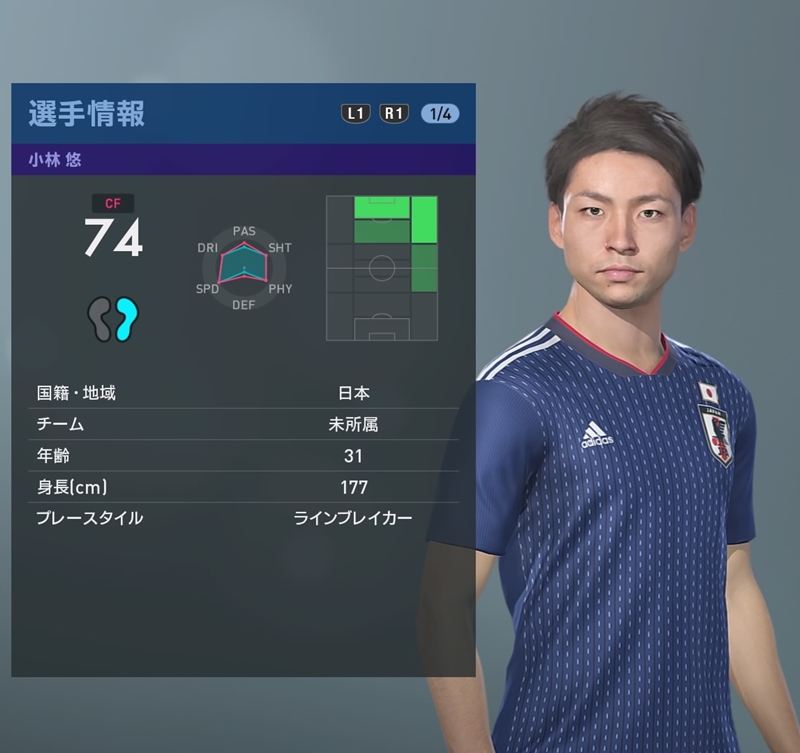
Task: Choose the プレースタイル row
Action: coord(243,518)
